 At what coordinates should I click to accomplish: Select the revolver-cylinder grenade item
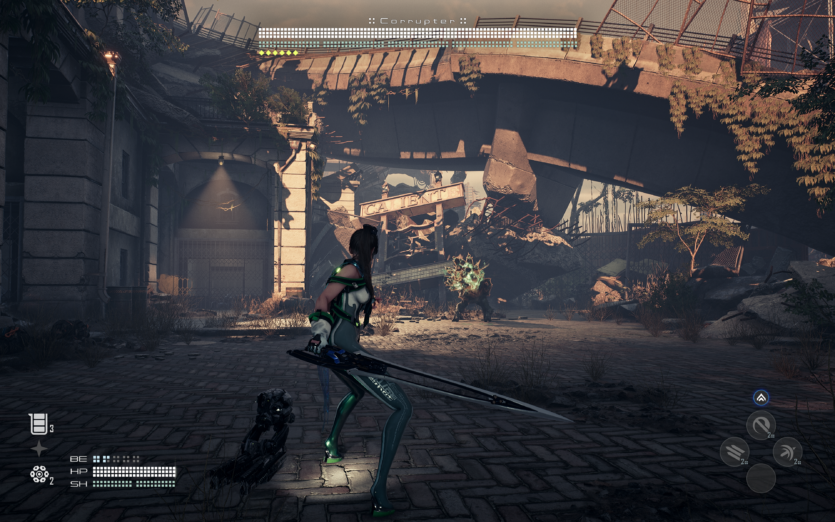(38, 473)
